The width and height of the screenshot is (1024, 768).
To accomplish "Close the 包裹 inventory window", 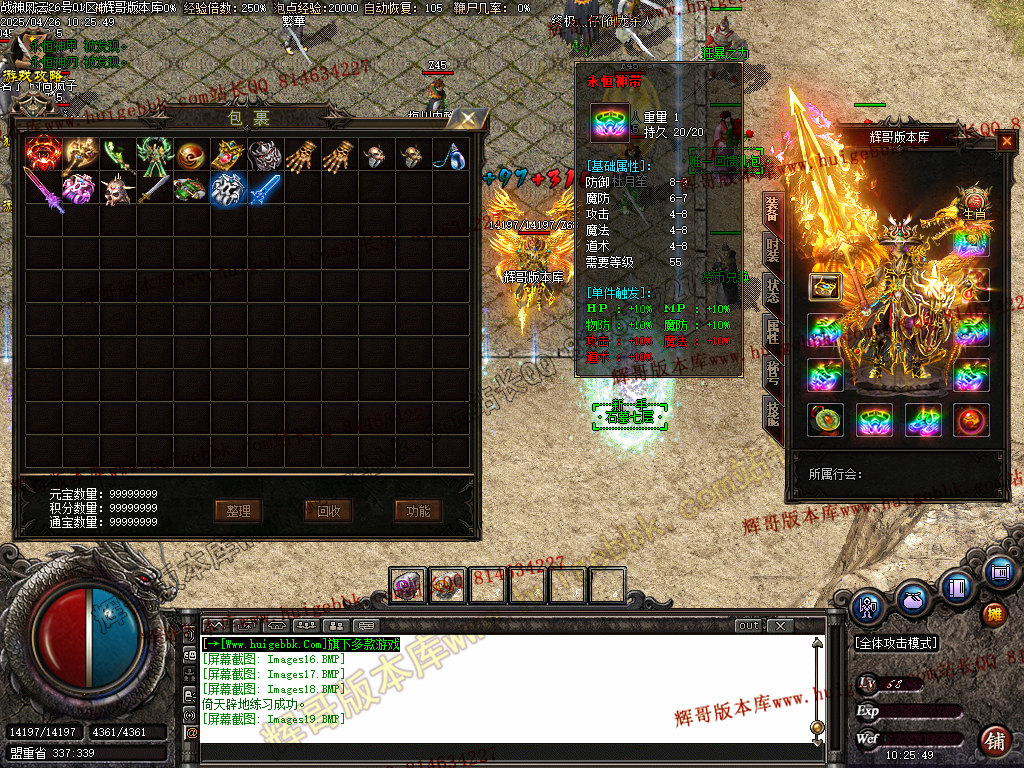I will click(468, 119).
